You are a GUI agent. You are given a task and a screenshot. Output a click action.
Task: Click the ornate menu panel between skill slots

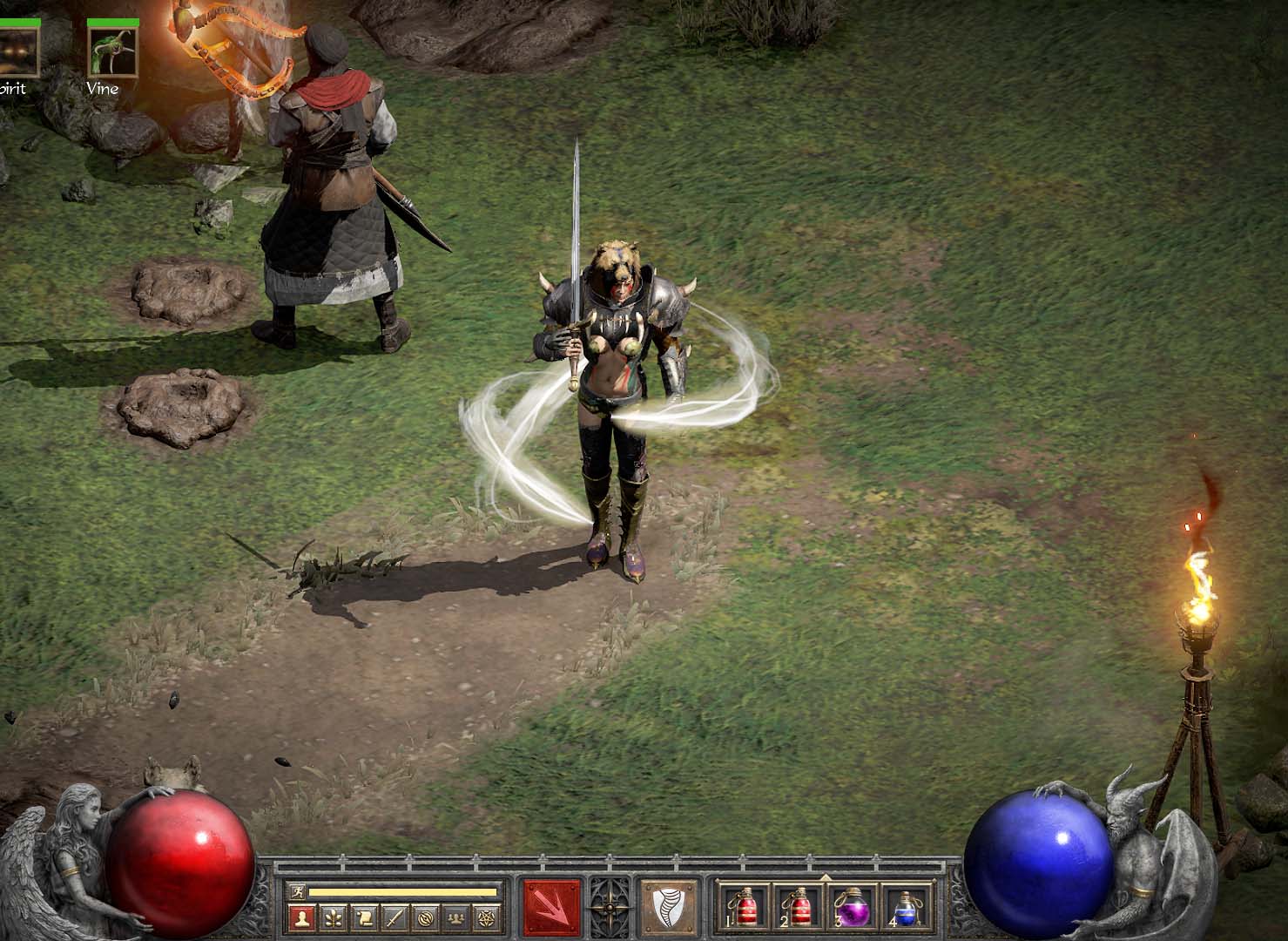click(610, 908)
